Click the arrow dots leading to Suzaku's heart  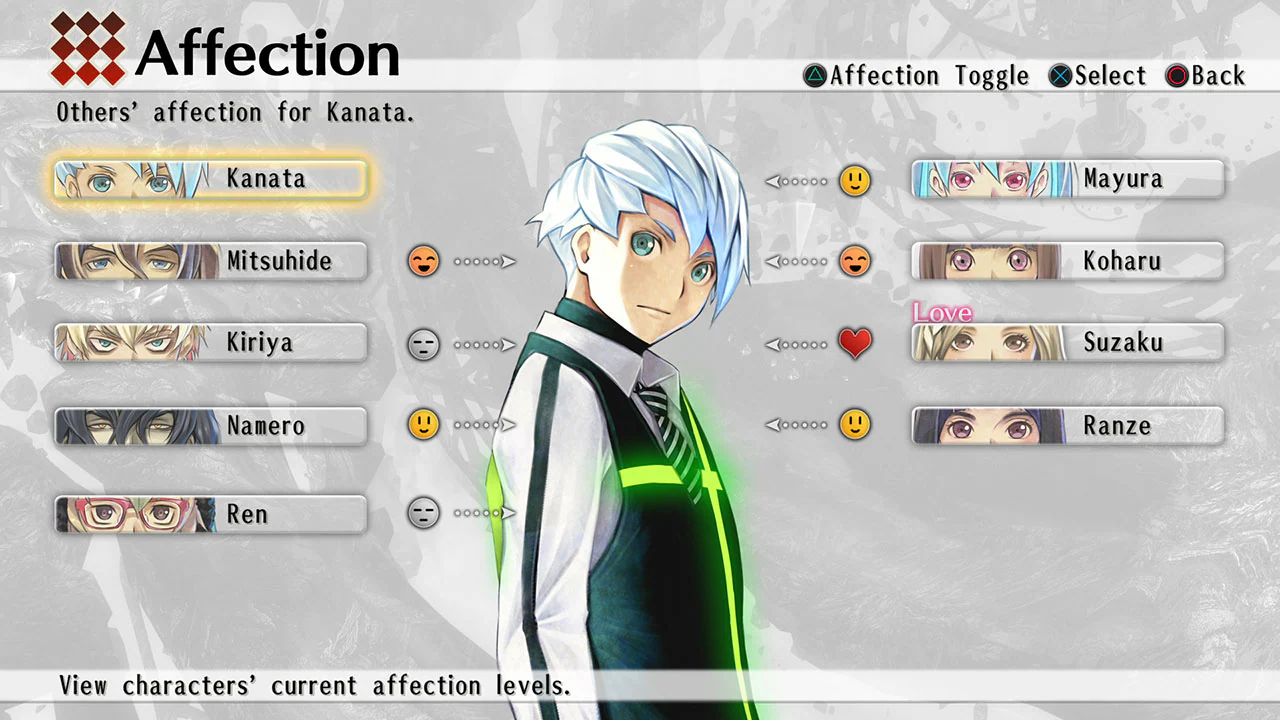coord(797,343)
